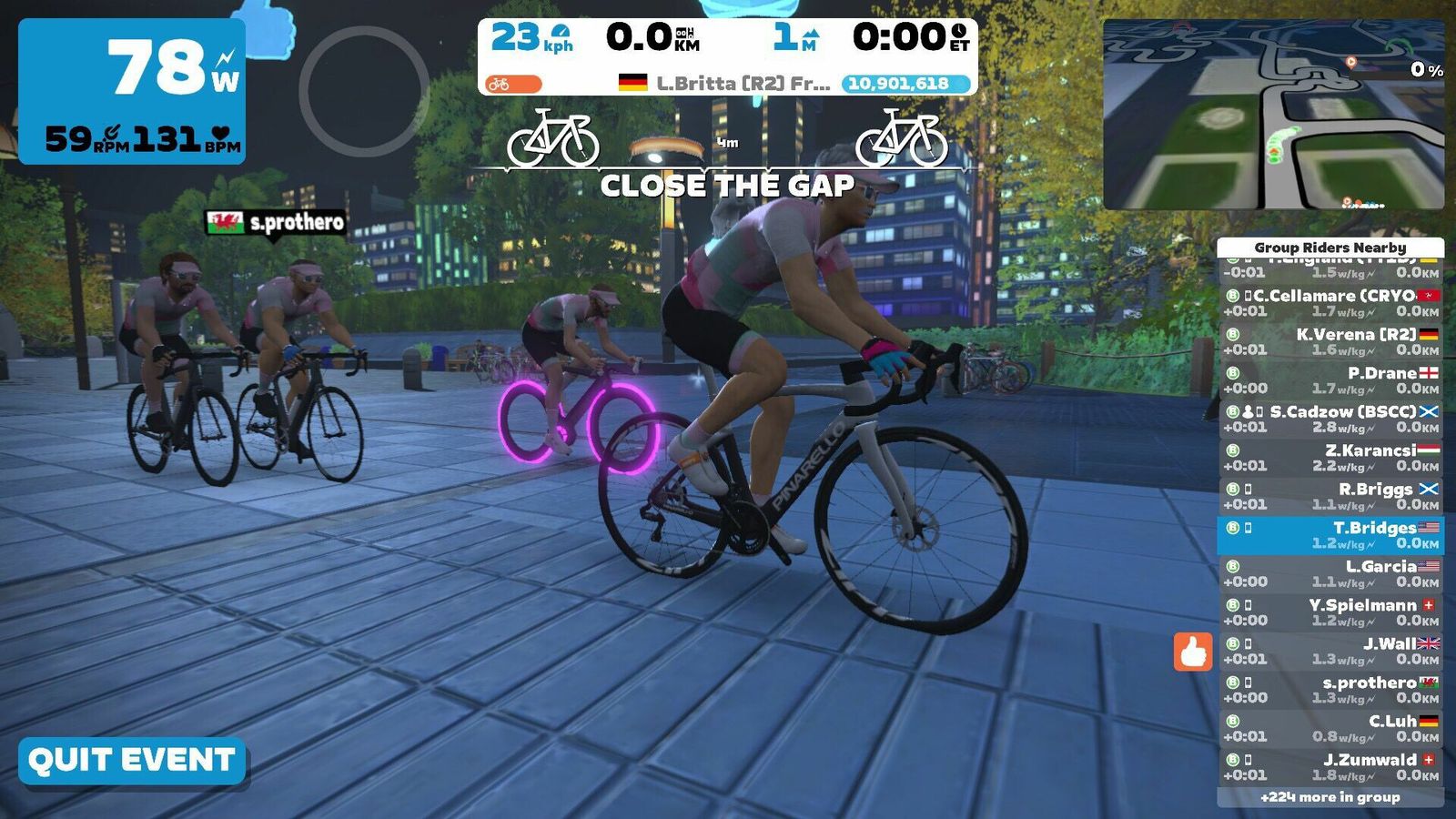Screen dimensions: 1456x819
Task: Select J.Wall rider row
Action: [1330, 652]
